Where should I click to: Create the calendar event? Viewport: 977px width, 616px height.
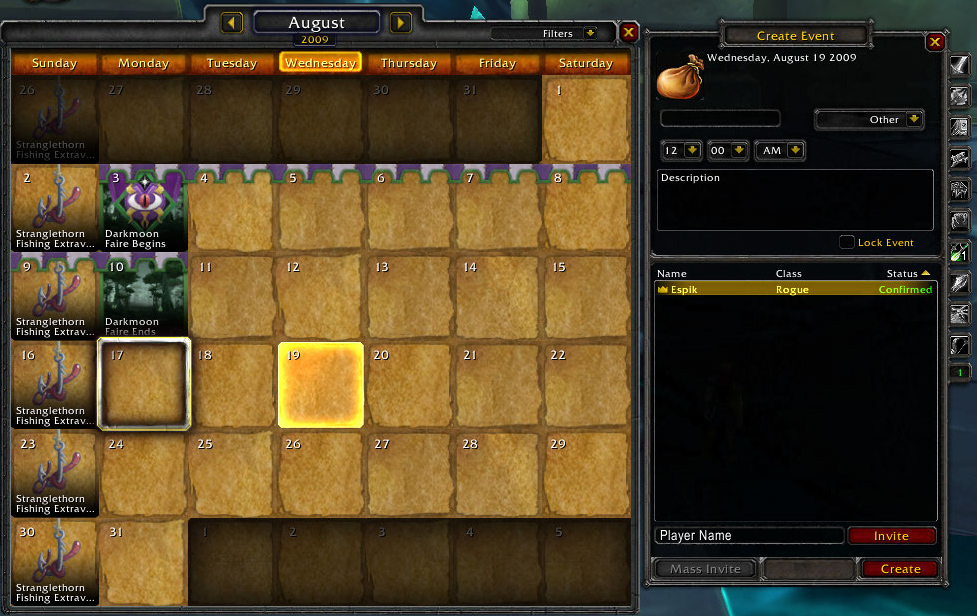[x=900, y=569]
